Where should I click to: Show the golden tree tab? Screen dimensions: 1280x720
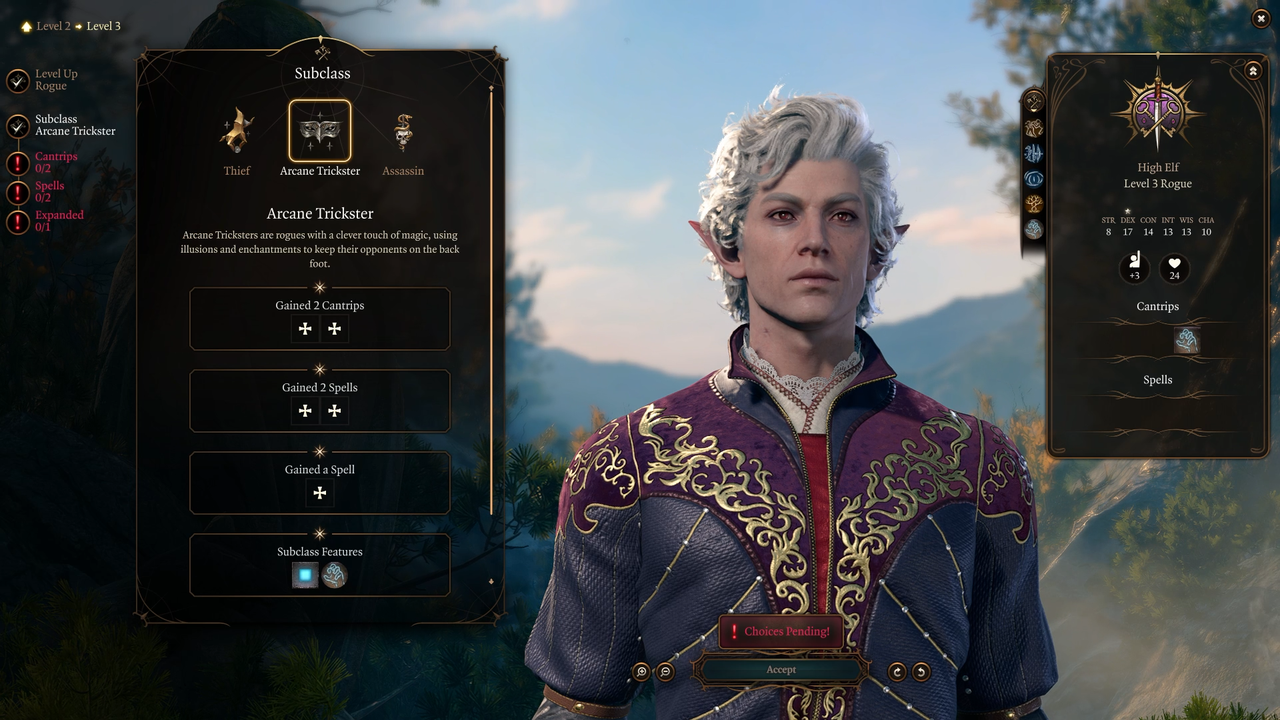pos(1034,204)
